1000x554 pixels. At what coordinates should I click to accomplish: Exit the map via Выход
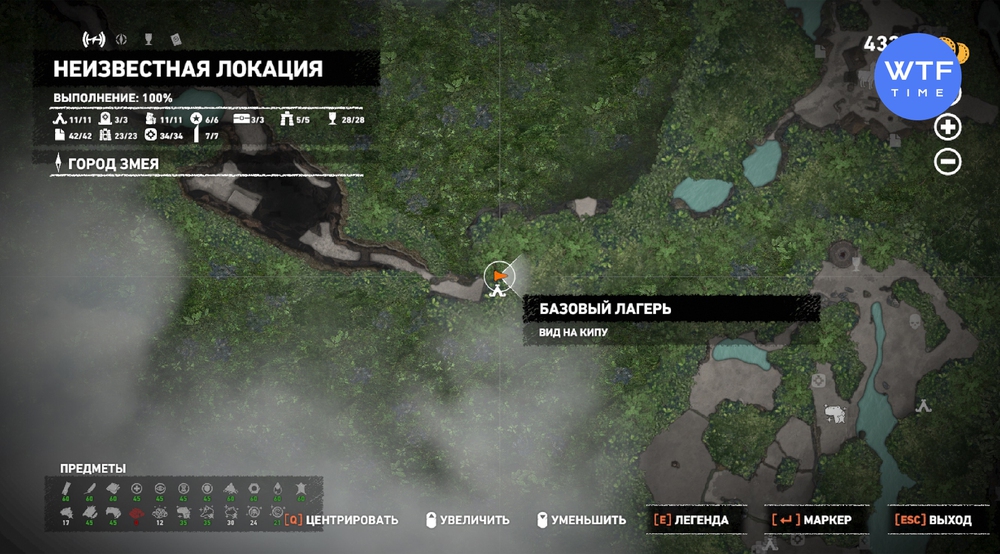tap(933, 520)
